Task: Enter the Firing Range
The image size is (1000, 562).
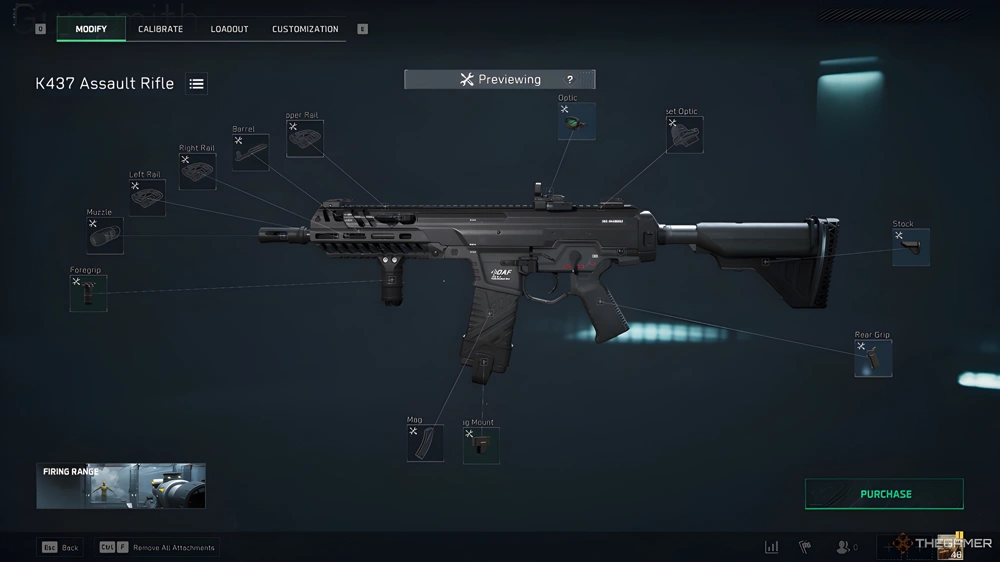Action: [x=121, y=486]
